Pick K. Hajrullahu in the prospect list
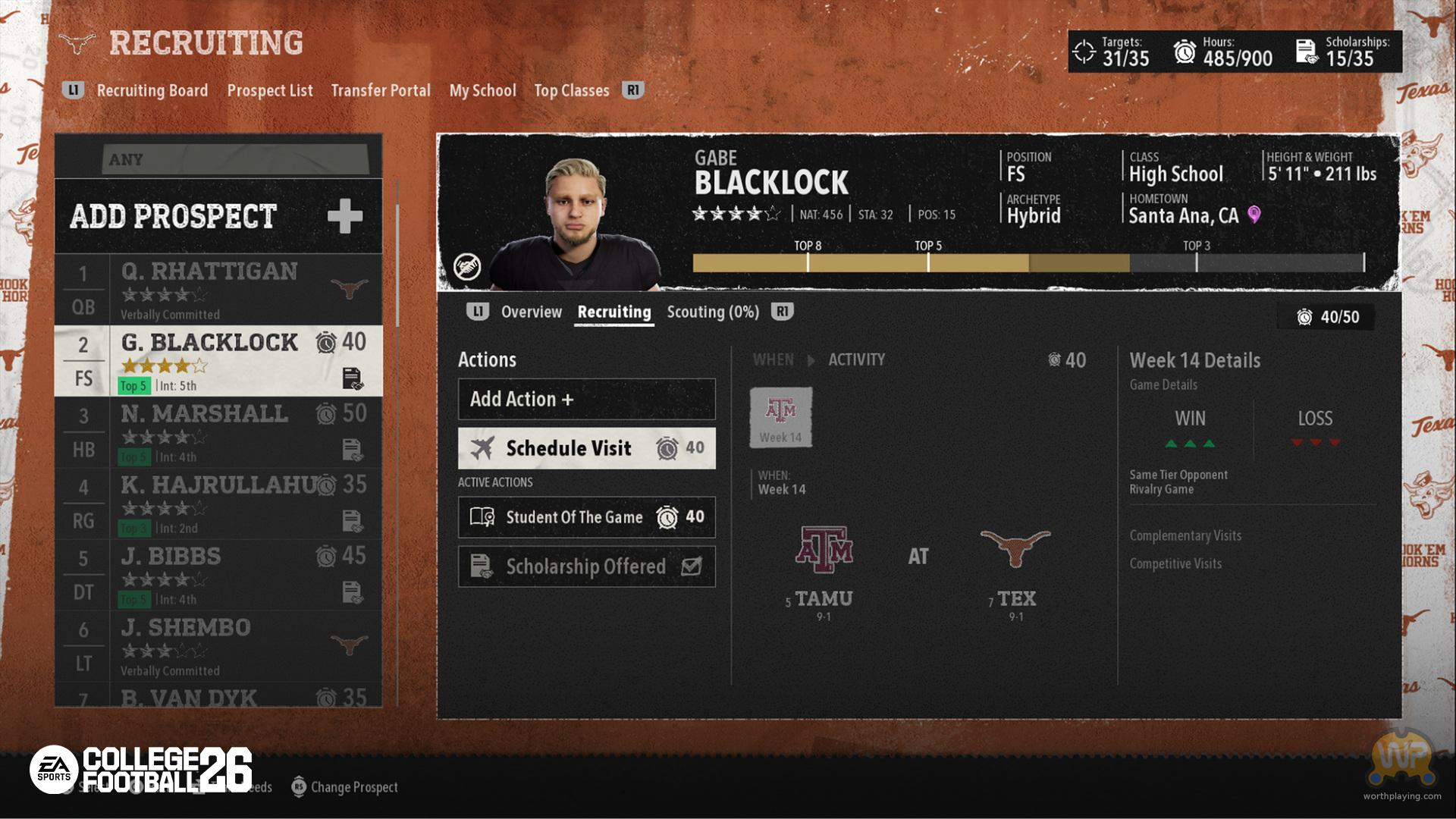The height and width of the screenshot is (819, 1456). click(x=218, y=504)
